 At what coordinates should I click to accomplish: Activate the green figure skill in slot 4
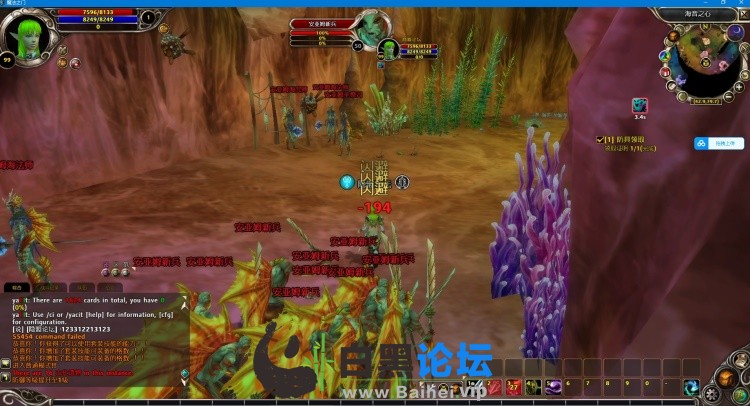pyautogui.click(x=532, y=387)
